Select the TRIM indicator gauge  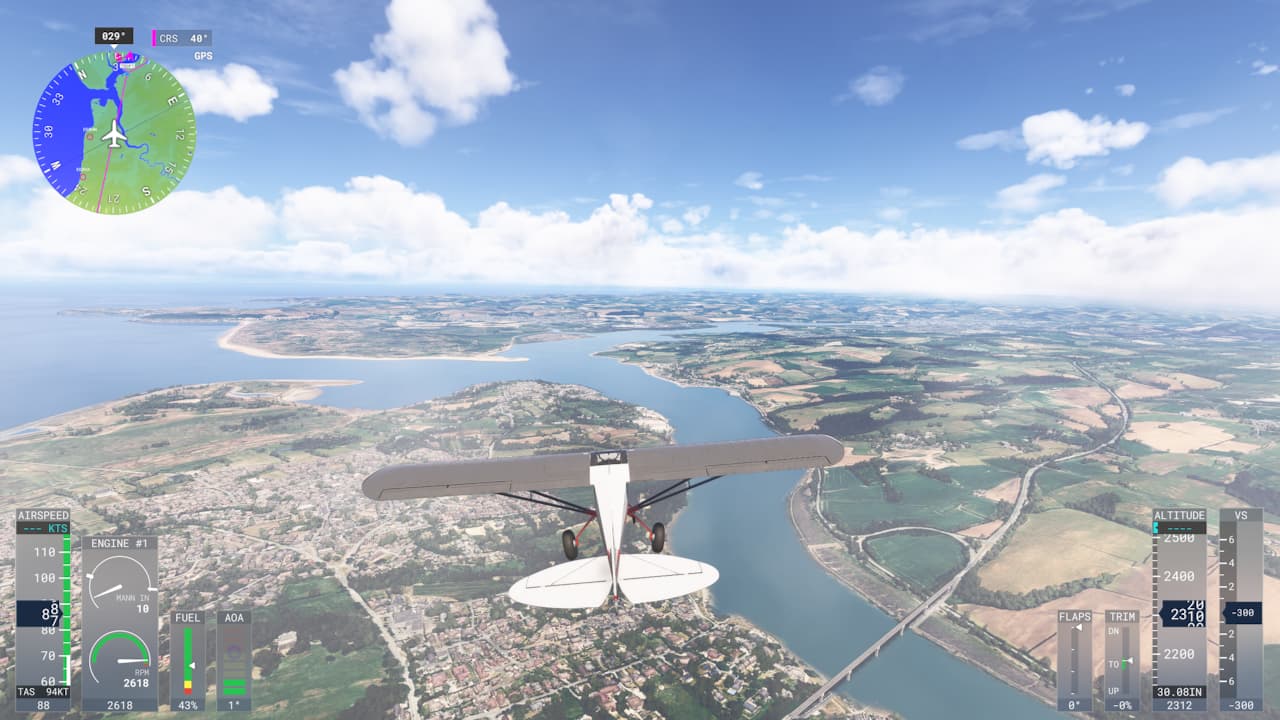pyautogui.click(x=1122, y=660)
